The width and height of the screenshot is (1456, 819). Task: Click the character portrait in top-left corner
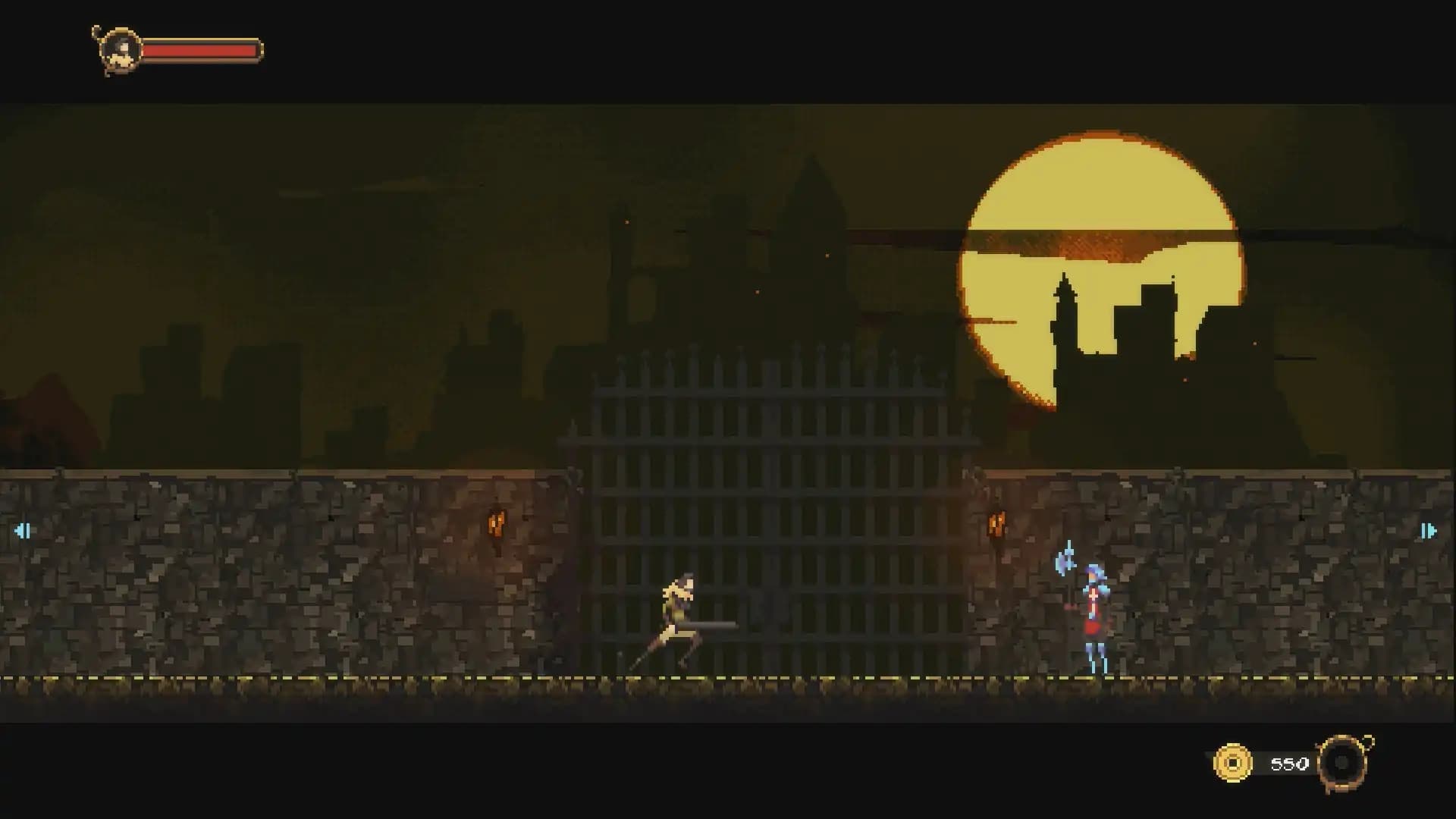(118, 50)
